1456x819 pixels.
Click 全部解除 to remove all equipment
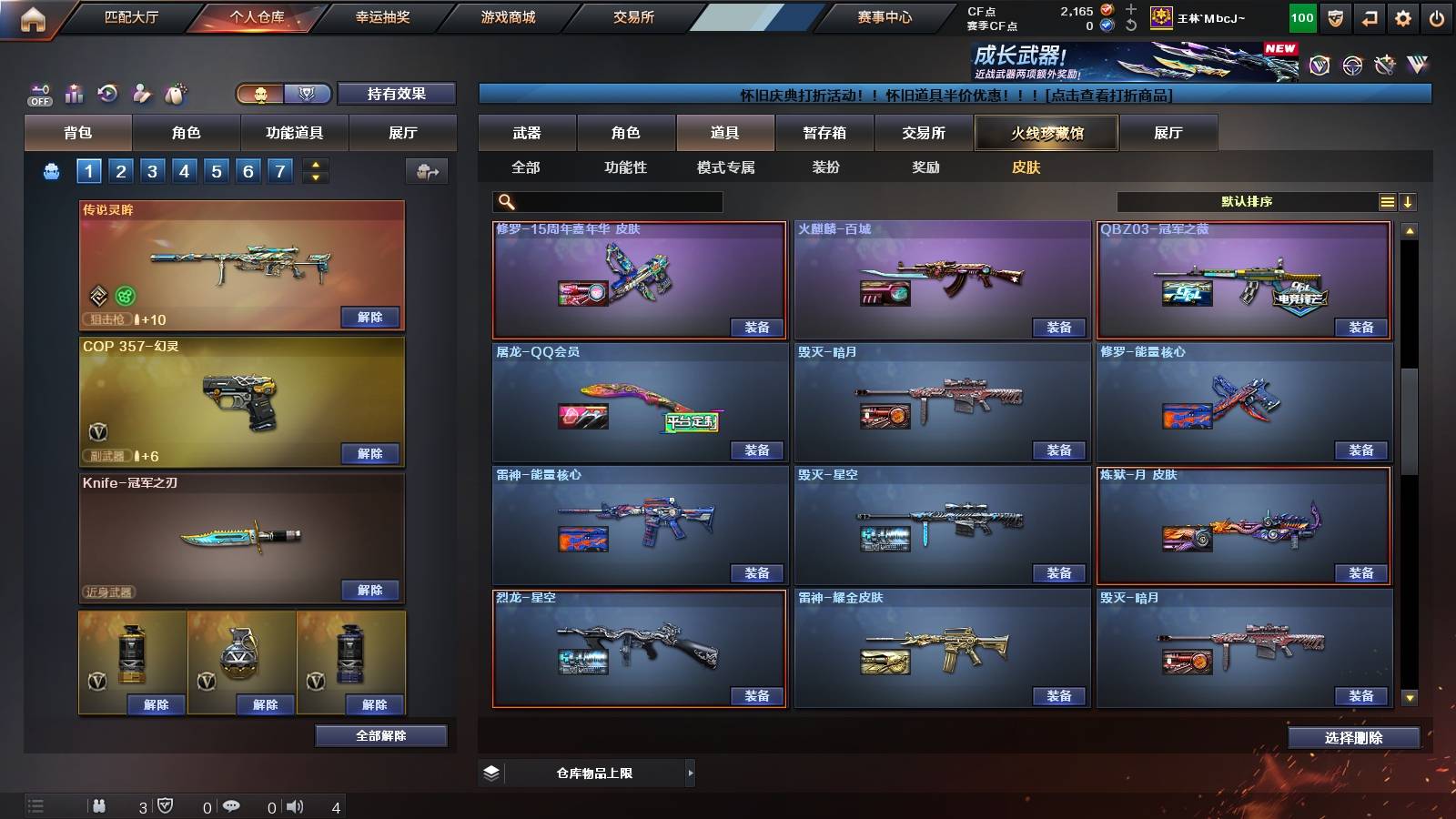pos(381,735)
